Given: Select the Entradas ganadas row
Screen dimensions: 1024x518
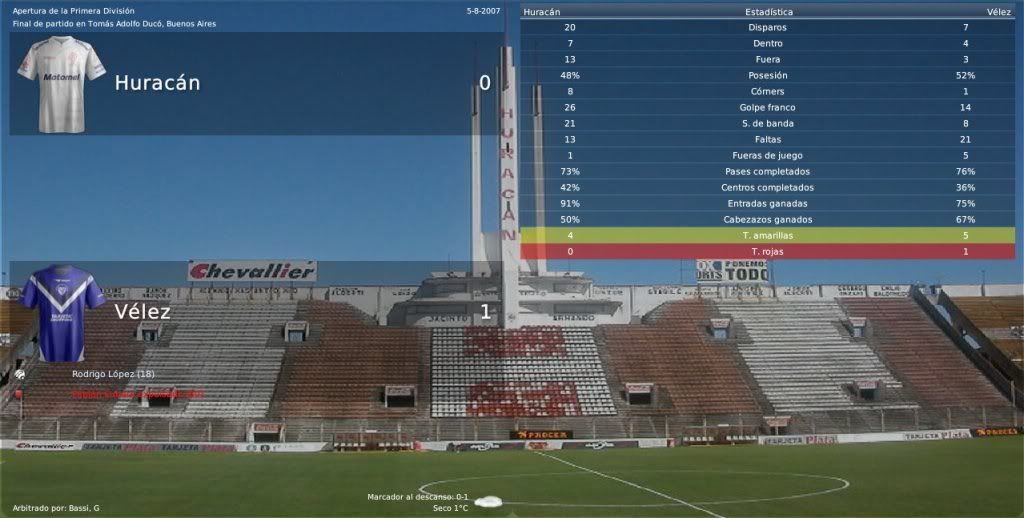Looking at the screenshot, I should [767, 203].
